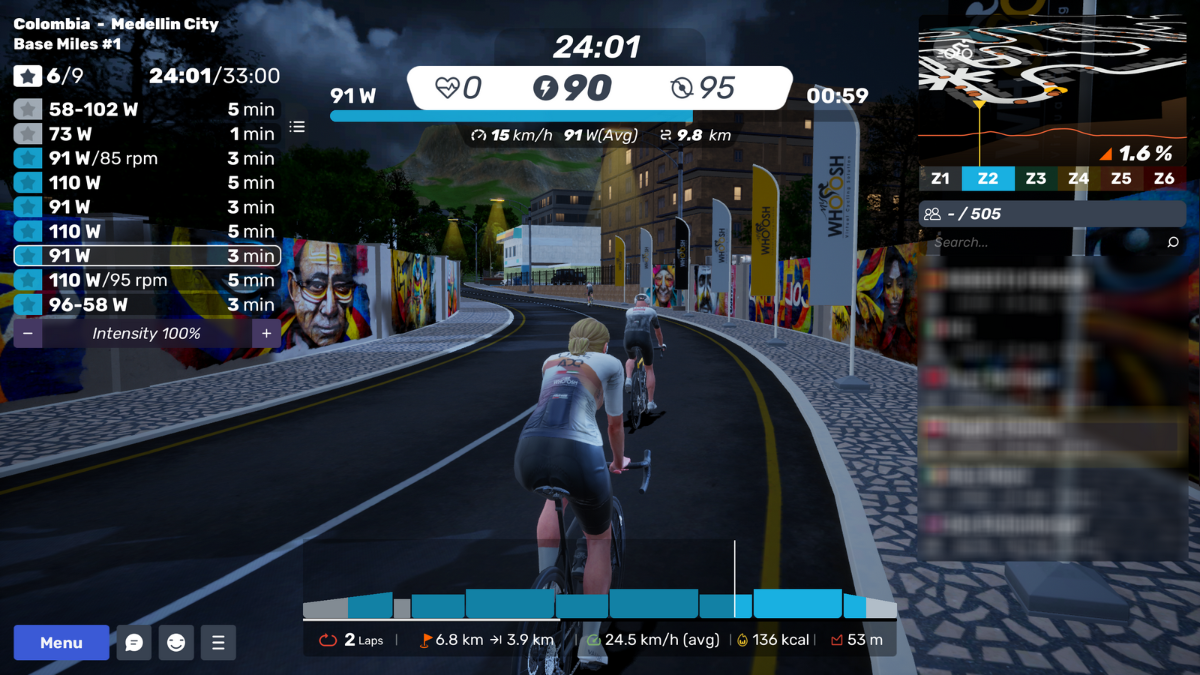The height and width of the screenshot is (675, 1200).
Task: Open the blue Menu button
Action: tap(61, 643)
